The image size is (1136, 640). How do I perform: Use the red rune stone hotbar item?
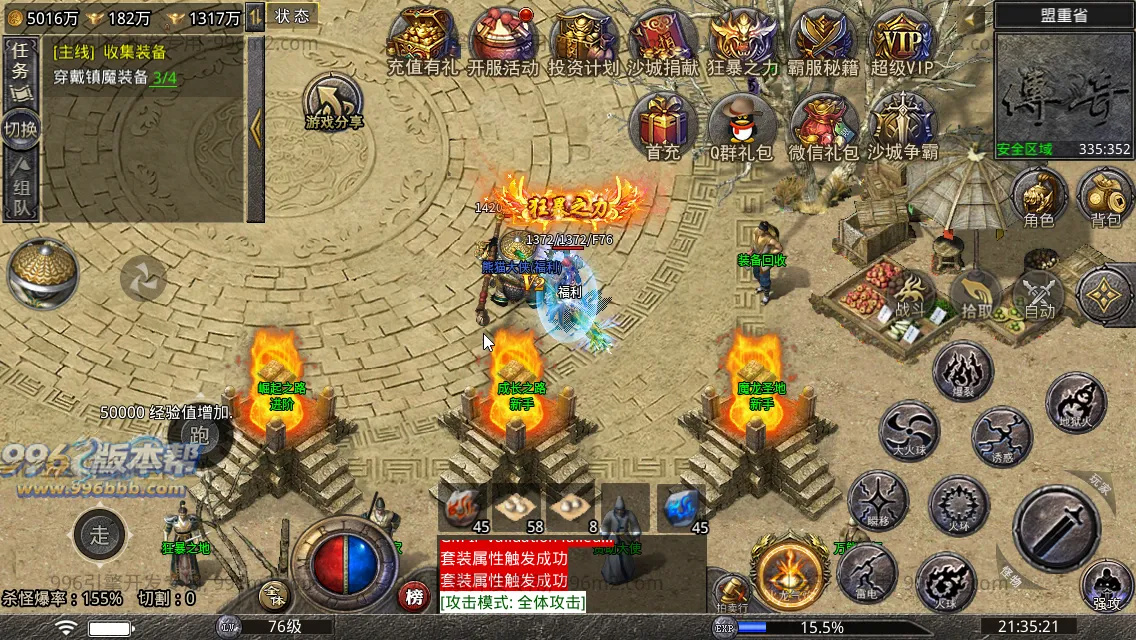(461, 507)
